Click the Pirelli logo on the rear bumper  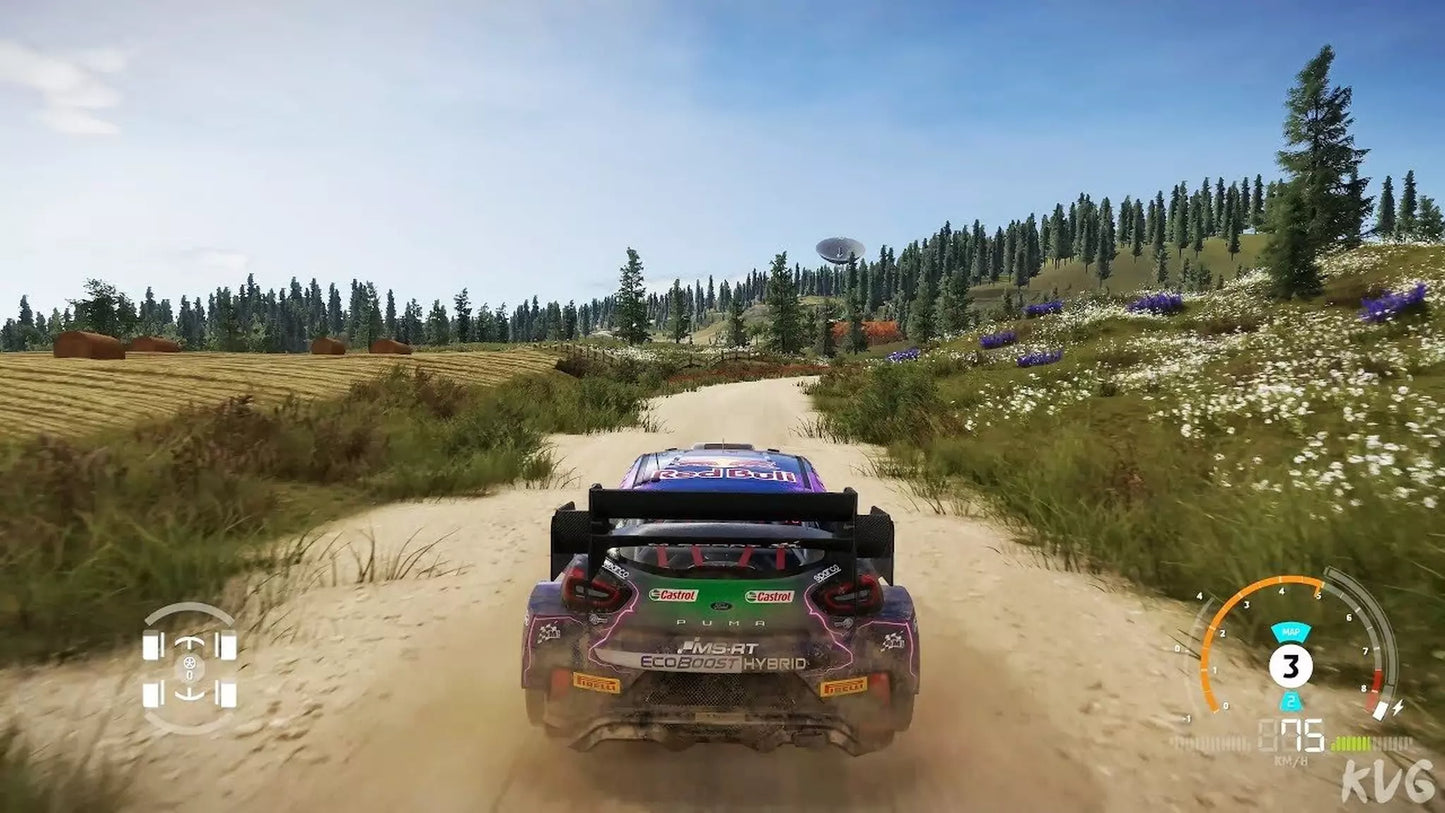(x=597, y=685)
